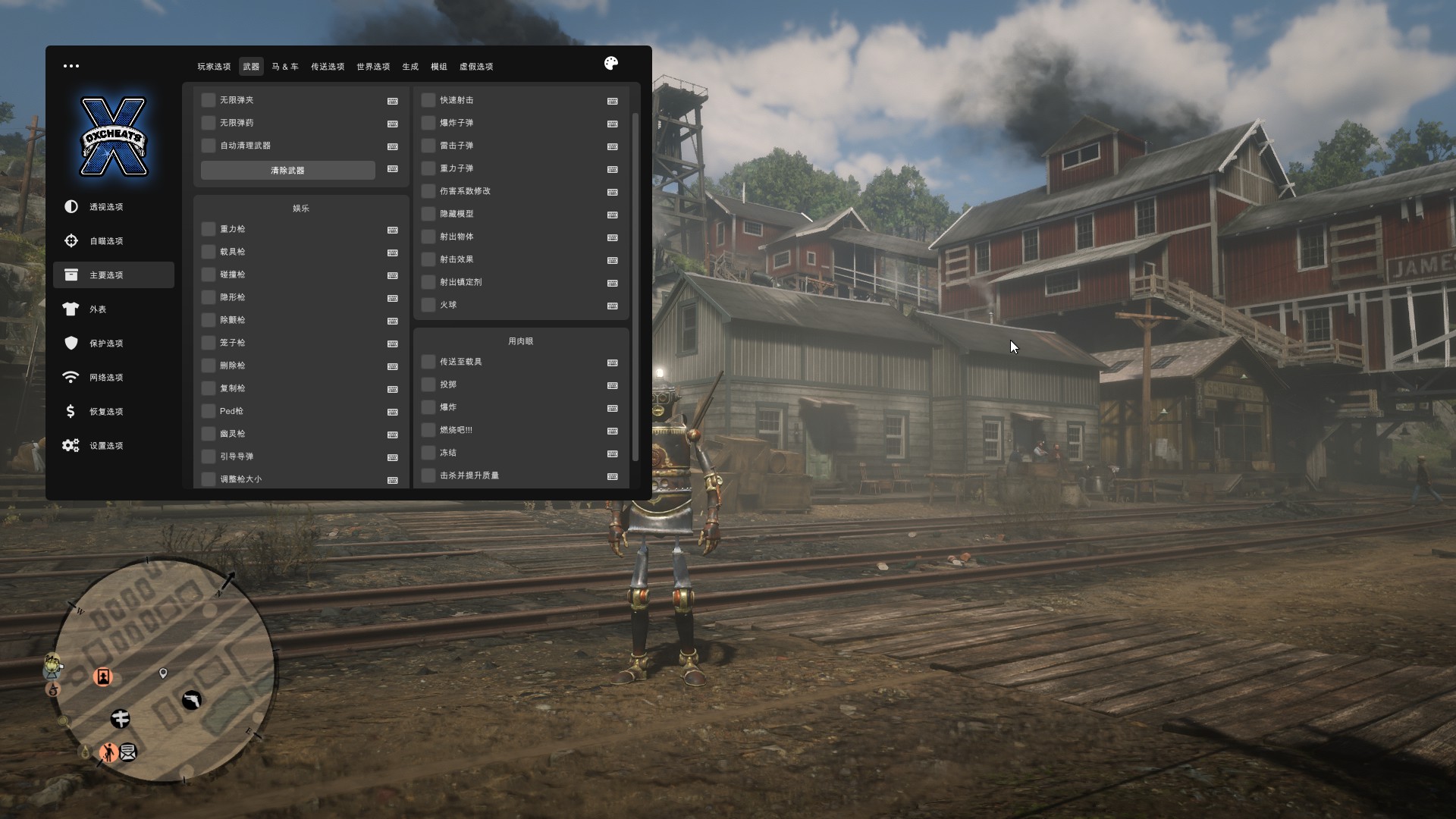Open the color palette theme icon

point(611,64)
